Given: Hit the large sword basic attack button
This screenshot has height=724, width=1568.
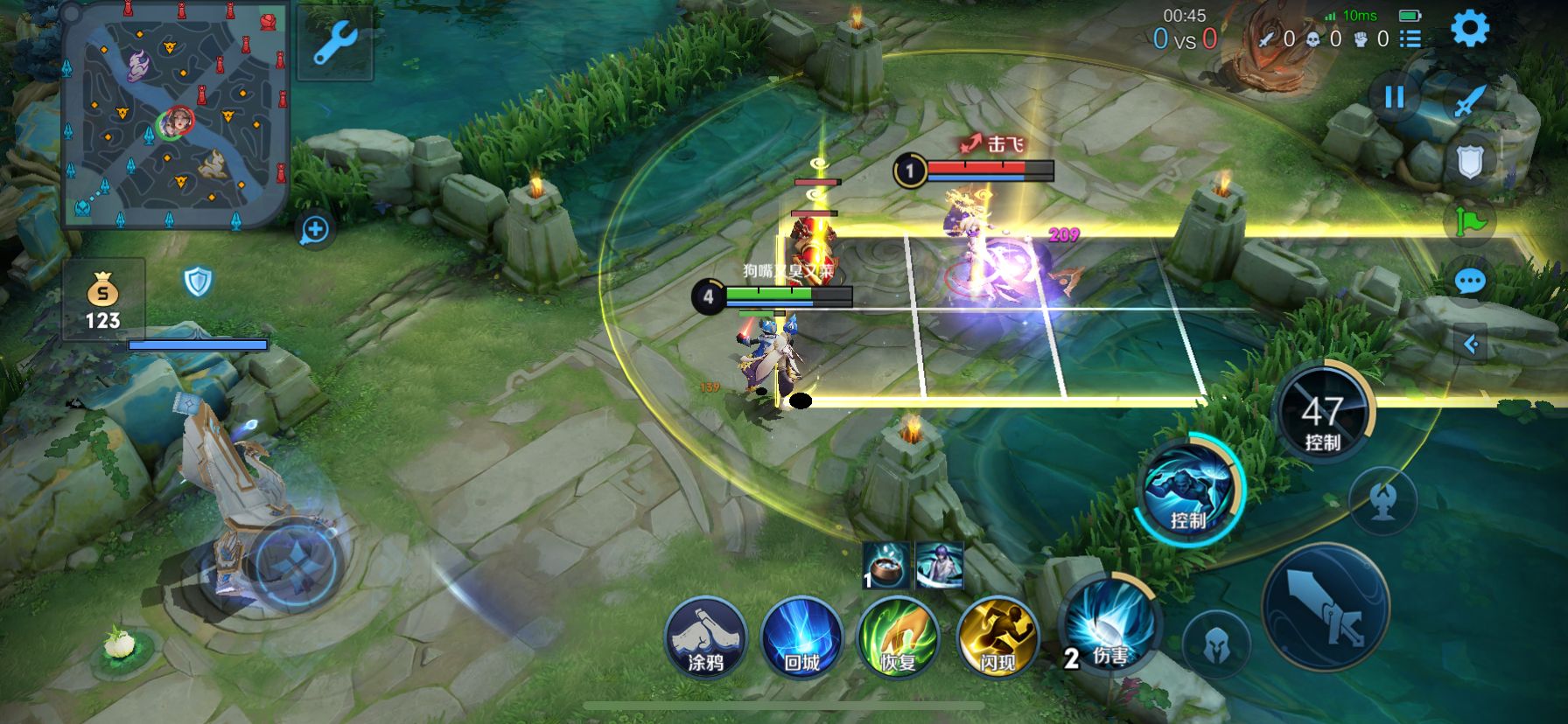Looking at the screenshot, I should point(1326,607).
